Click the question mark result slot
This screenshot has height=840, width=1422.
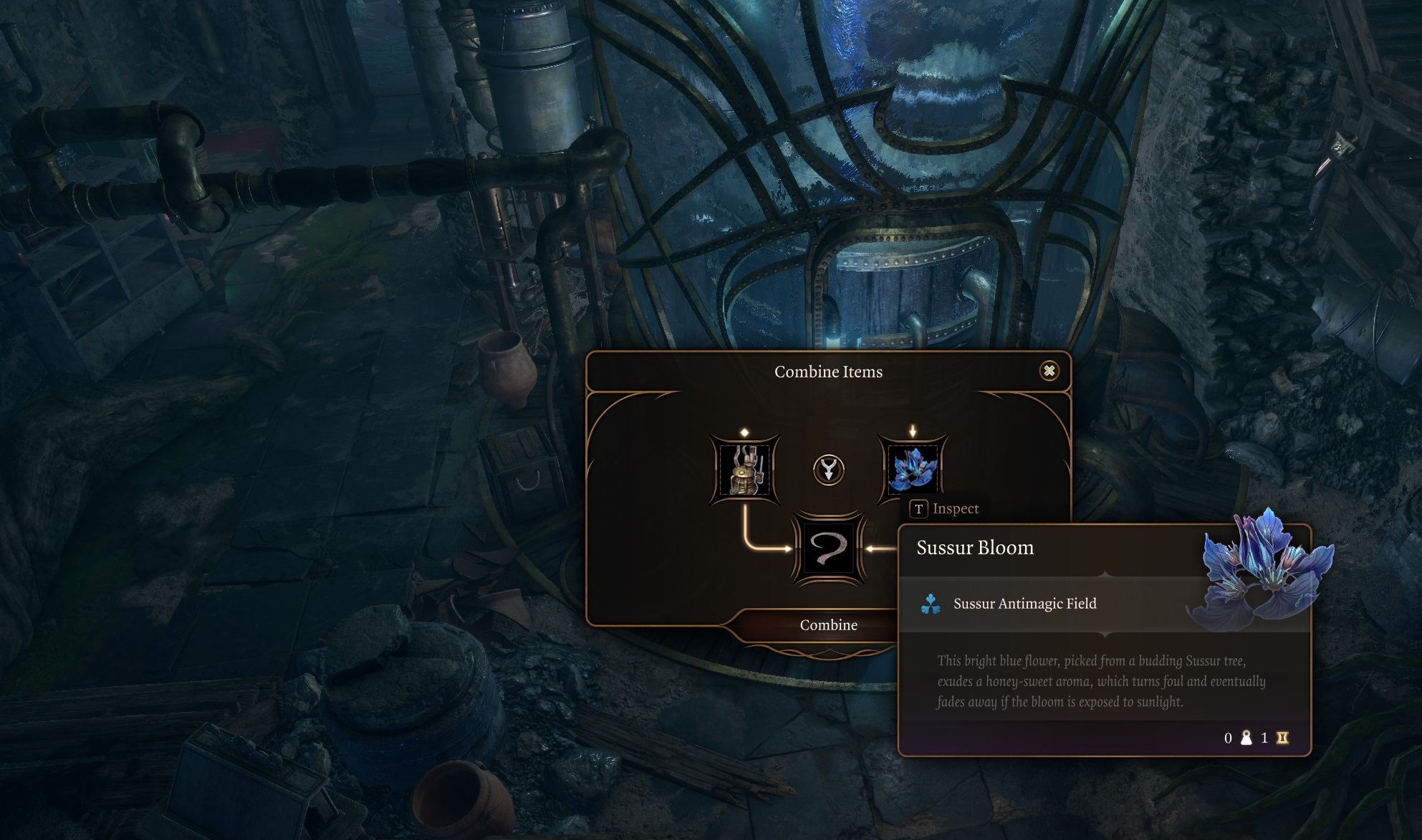[828, 549]
